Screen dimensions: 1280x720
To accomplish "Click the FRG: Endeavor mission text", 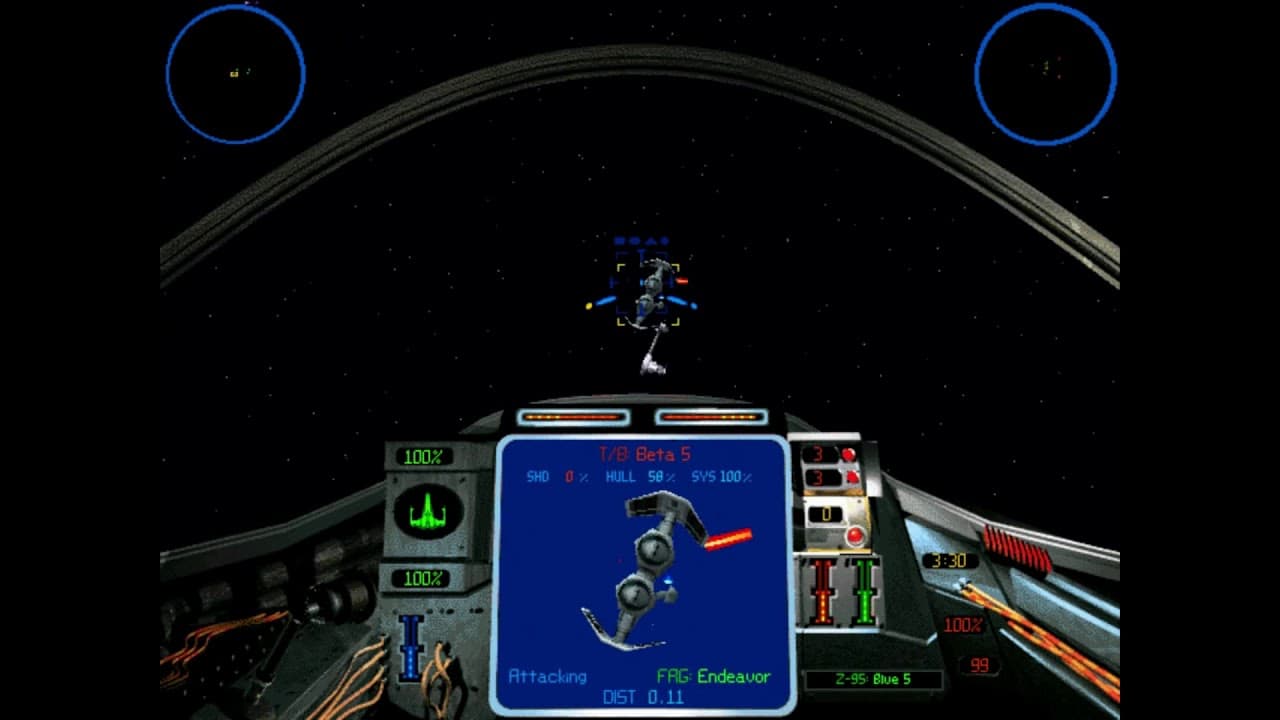I will pos(713,677).
